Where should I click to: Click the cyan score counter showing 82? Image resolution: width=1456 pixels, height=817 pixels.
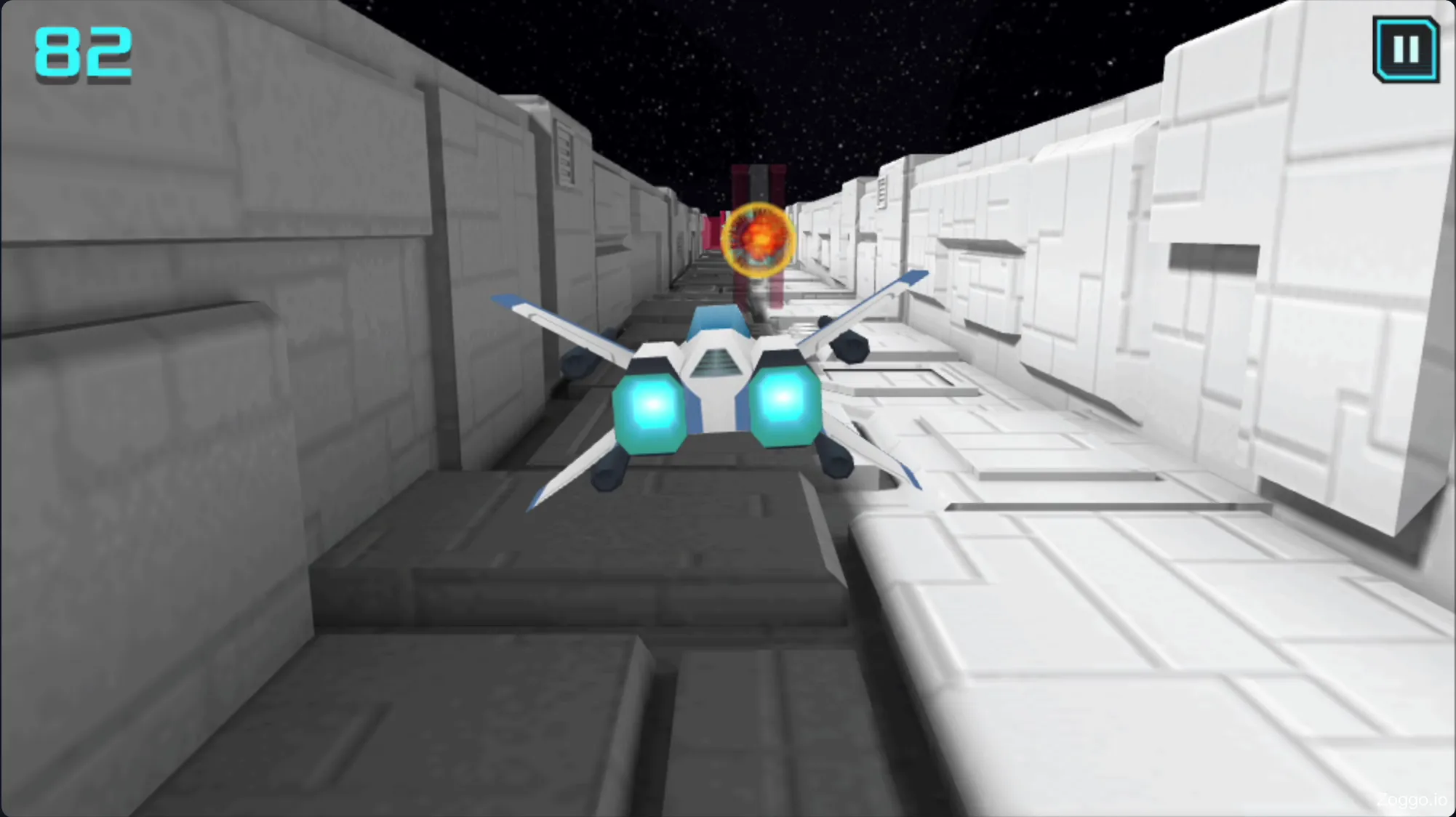[82, 52]
